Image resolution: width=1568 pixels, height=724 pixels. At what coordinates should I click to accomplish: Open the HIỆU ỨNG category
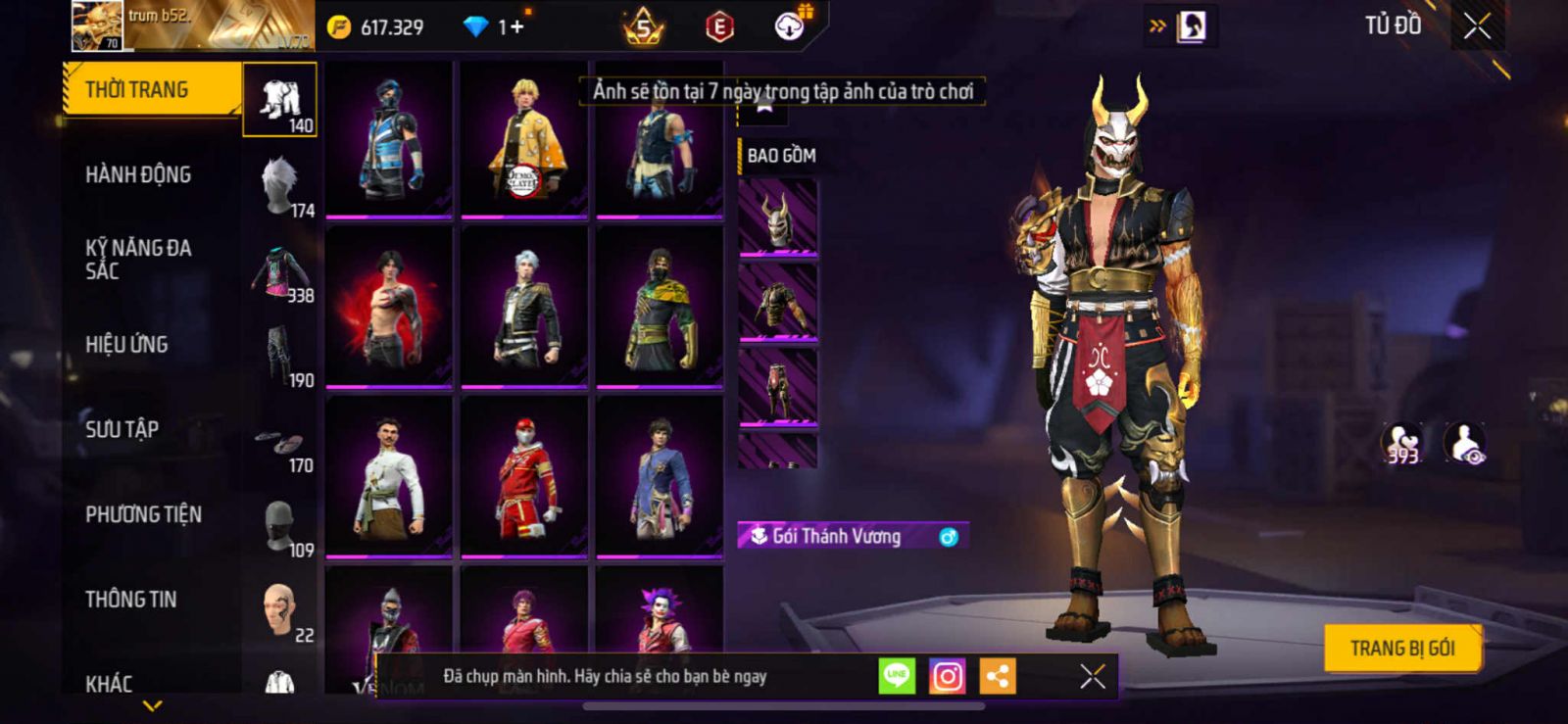point(126,345)
